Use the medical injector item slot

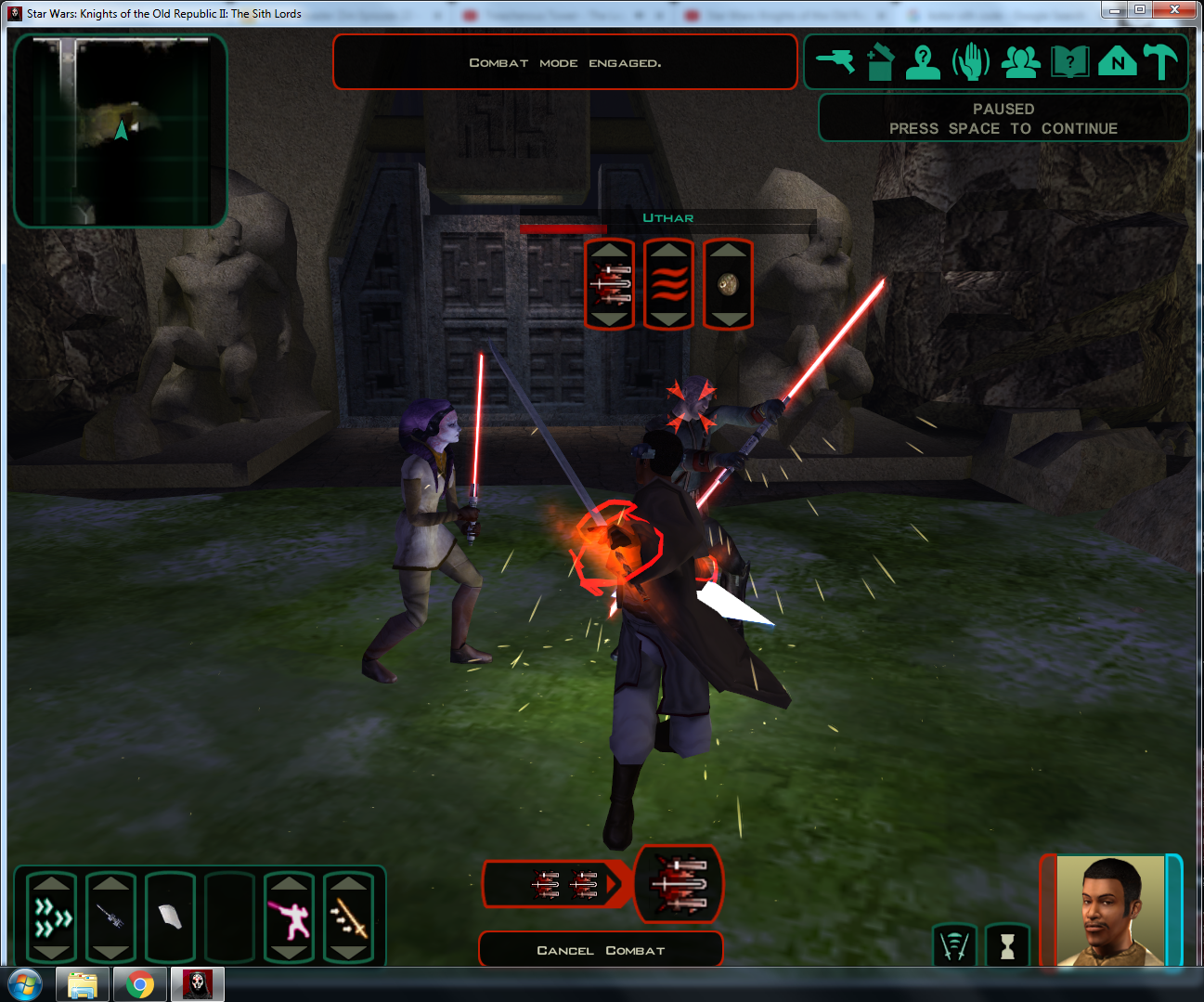110,917
